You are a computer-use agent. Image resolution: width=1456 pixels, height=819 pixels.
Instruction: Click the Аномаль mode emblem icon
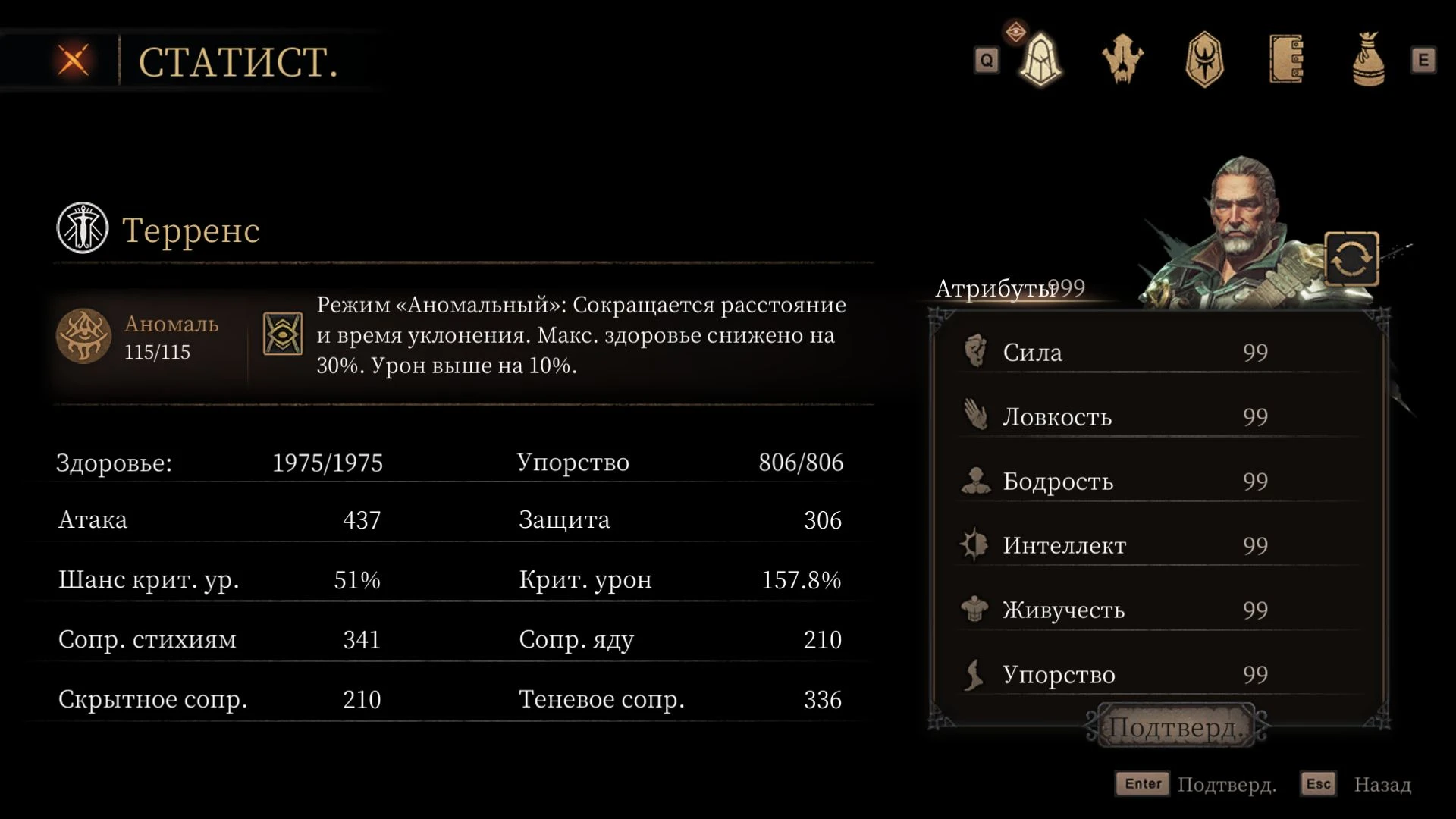click(83, 336)
